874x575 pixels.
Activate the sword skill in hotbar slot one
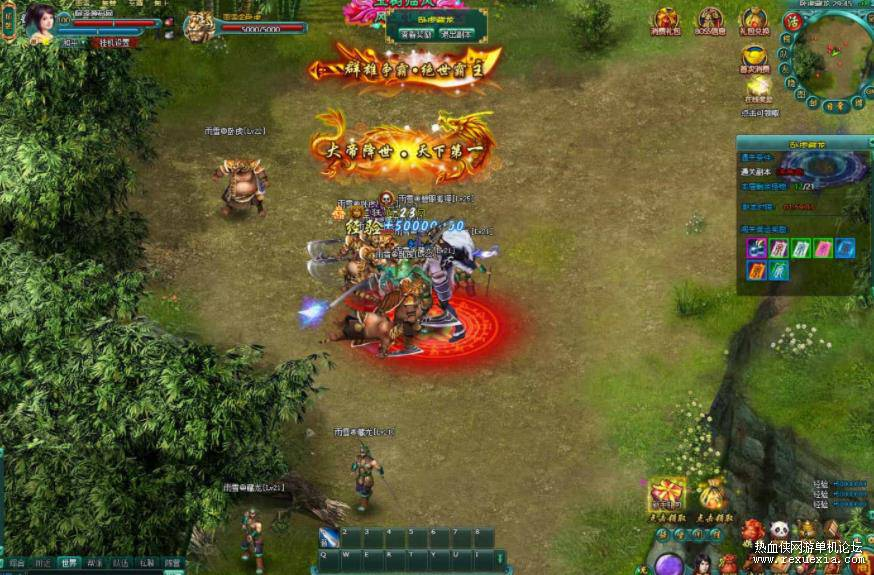tap(329, 538)
